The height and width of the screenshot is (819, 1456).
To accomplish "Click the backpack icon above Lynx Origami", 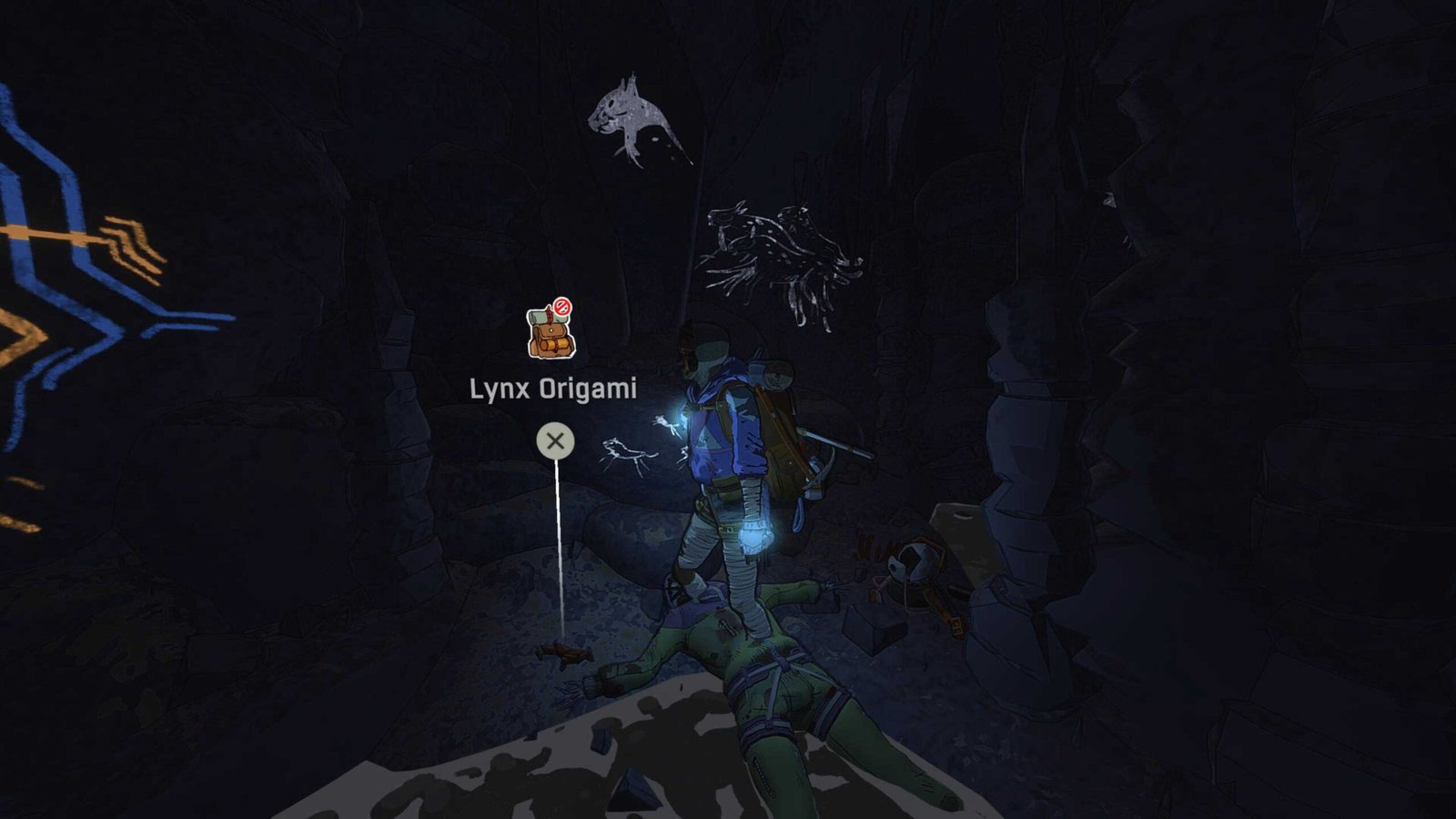I will 551,331.
